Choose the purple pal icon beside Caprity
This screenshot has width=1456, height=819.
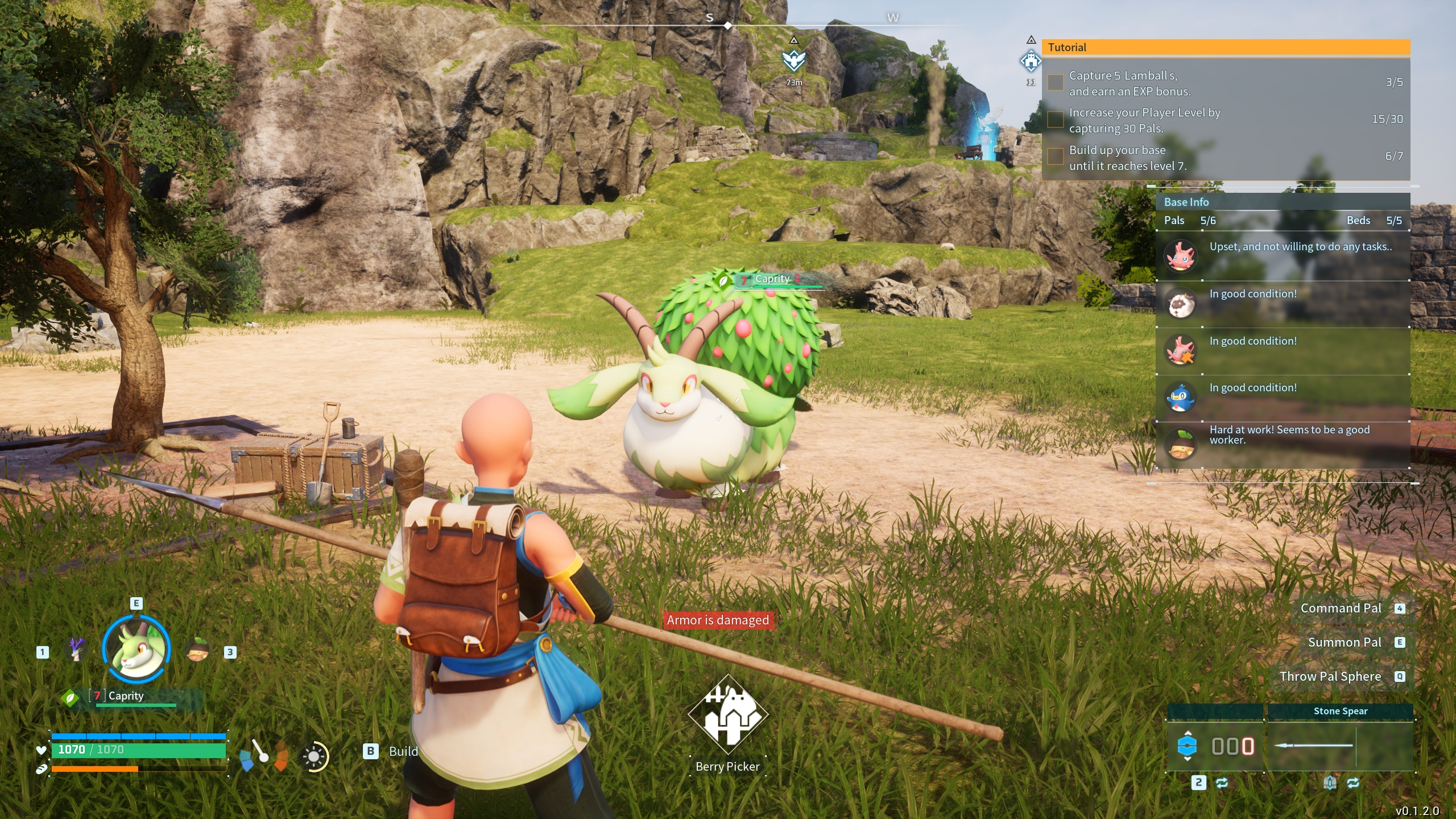coord(76,649)
